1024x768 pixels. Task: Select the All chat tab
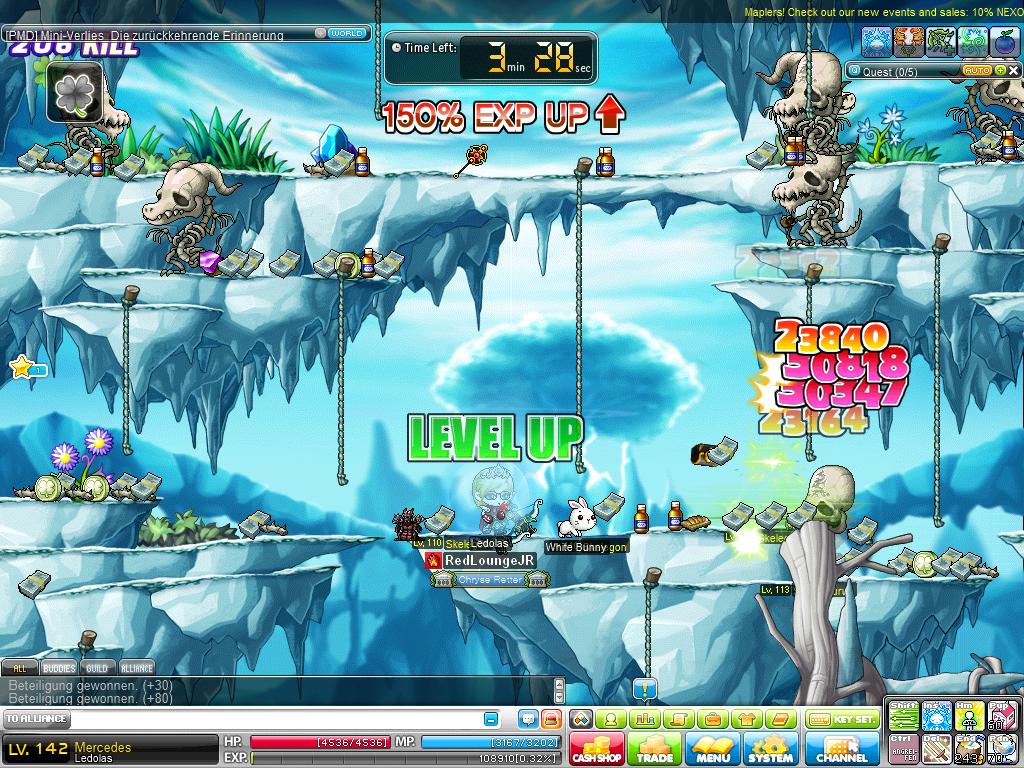pyautogui.click(x=20, y=668)
